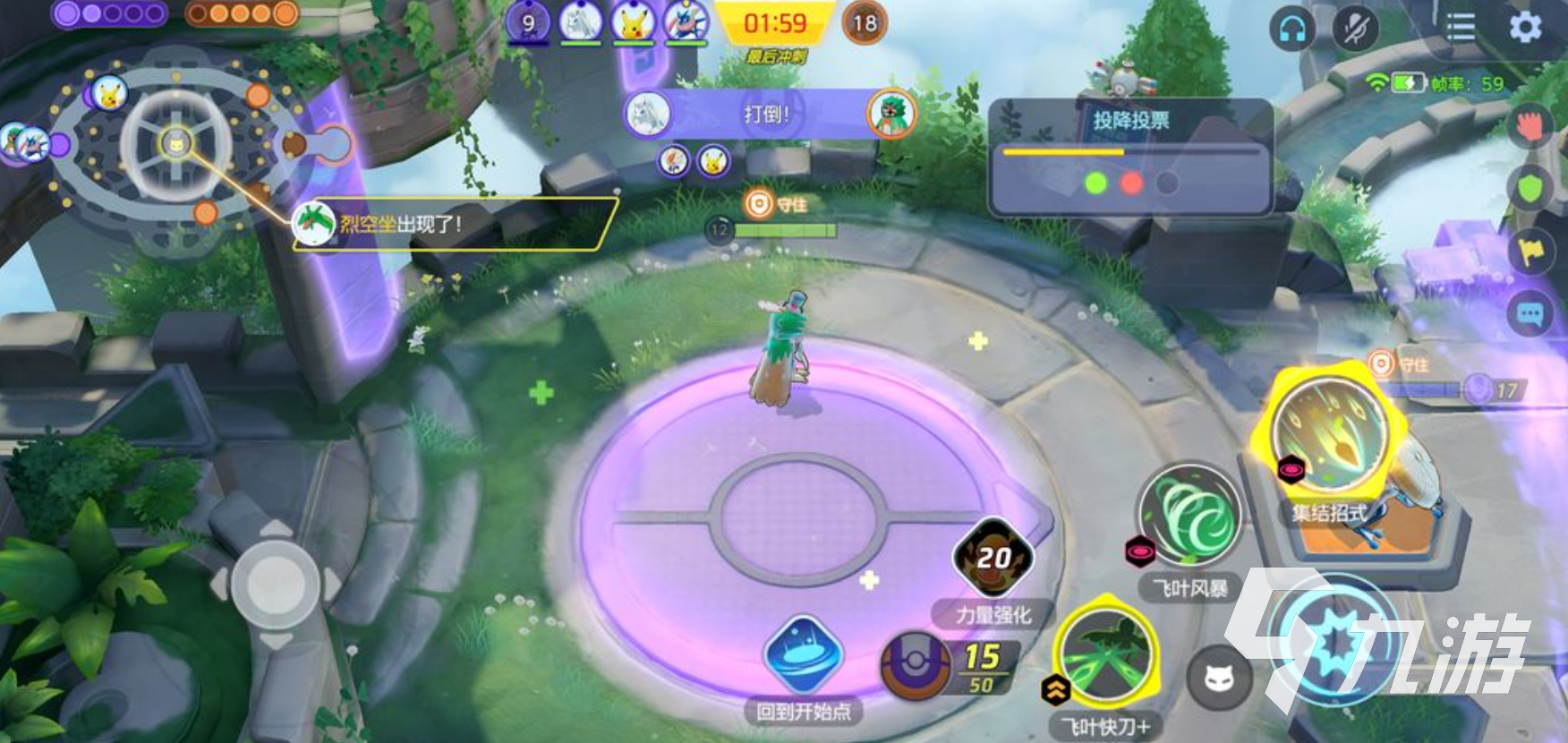Tap the Poké Ball score button
Screen dimensions: 1568x743
(915, 666)
